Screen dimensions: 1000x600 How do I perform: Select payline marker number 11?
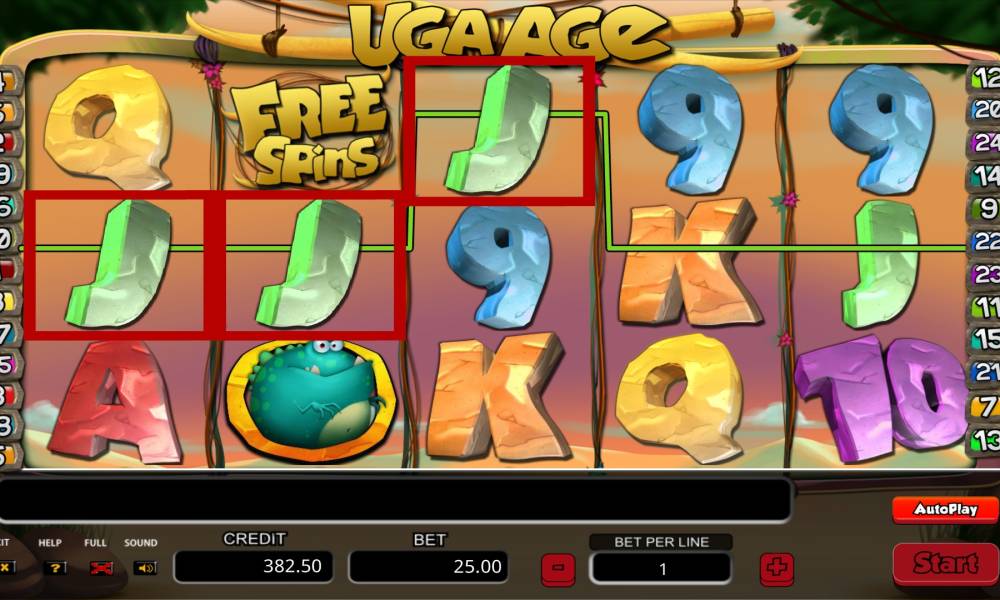coord(986,306)
